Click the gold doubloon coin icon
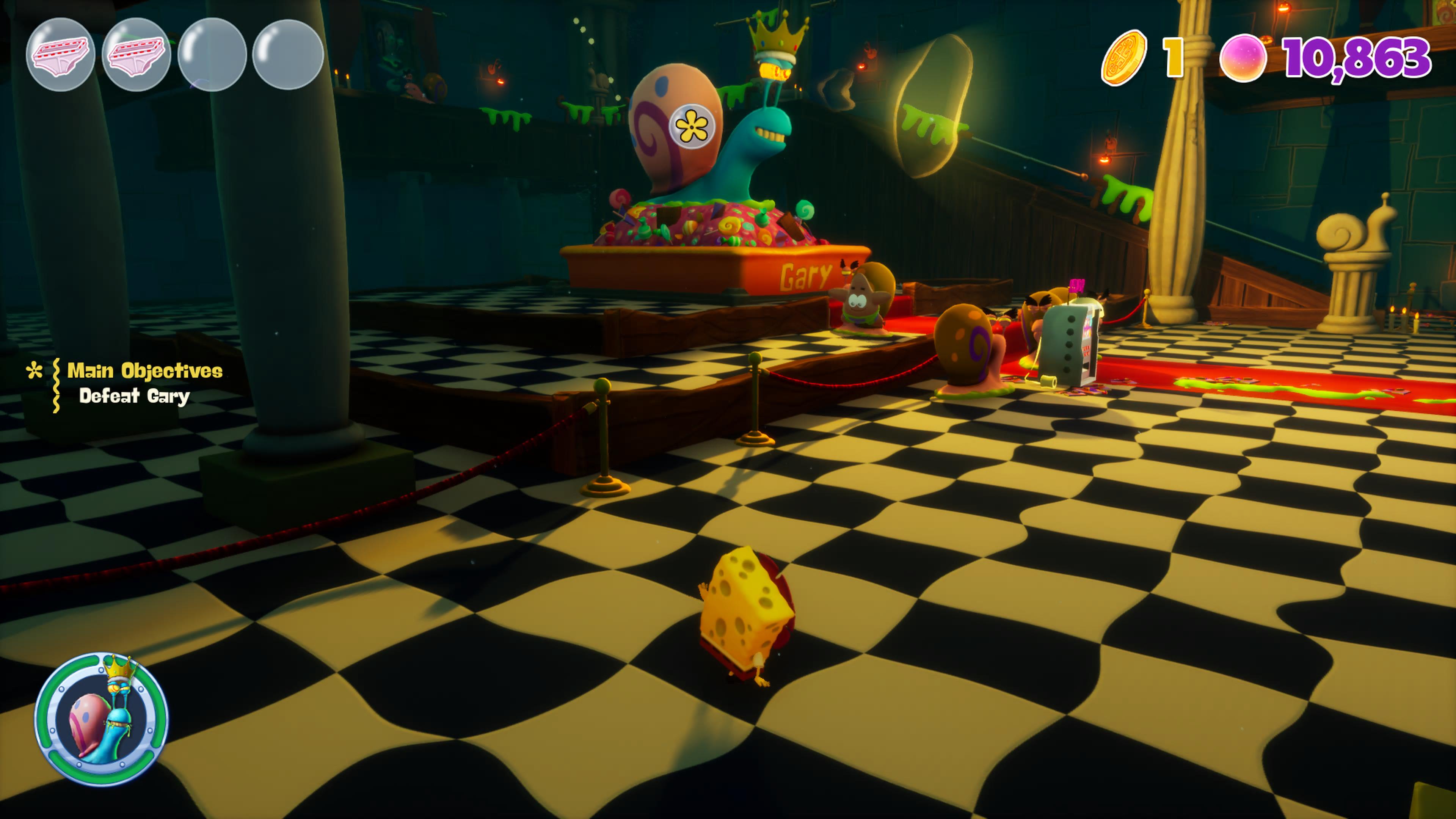The width and height of the screenshot is (1456, 819). tap(1123, 58)
